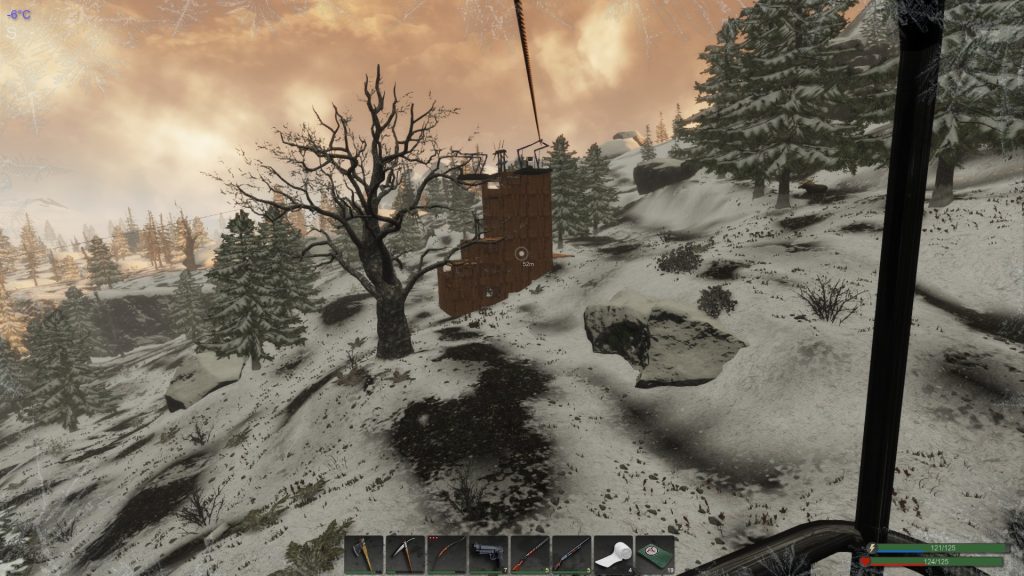1024x576 pixels.
Task: Equip the pickaxe from the hotbar
Action: tap(406, 554)
